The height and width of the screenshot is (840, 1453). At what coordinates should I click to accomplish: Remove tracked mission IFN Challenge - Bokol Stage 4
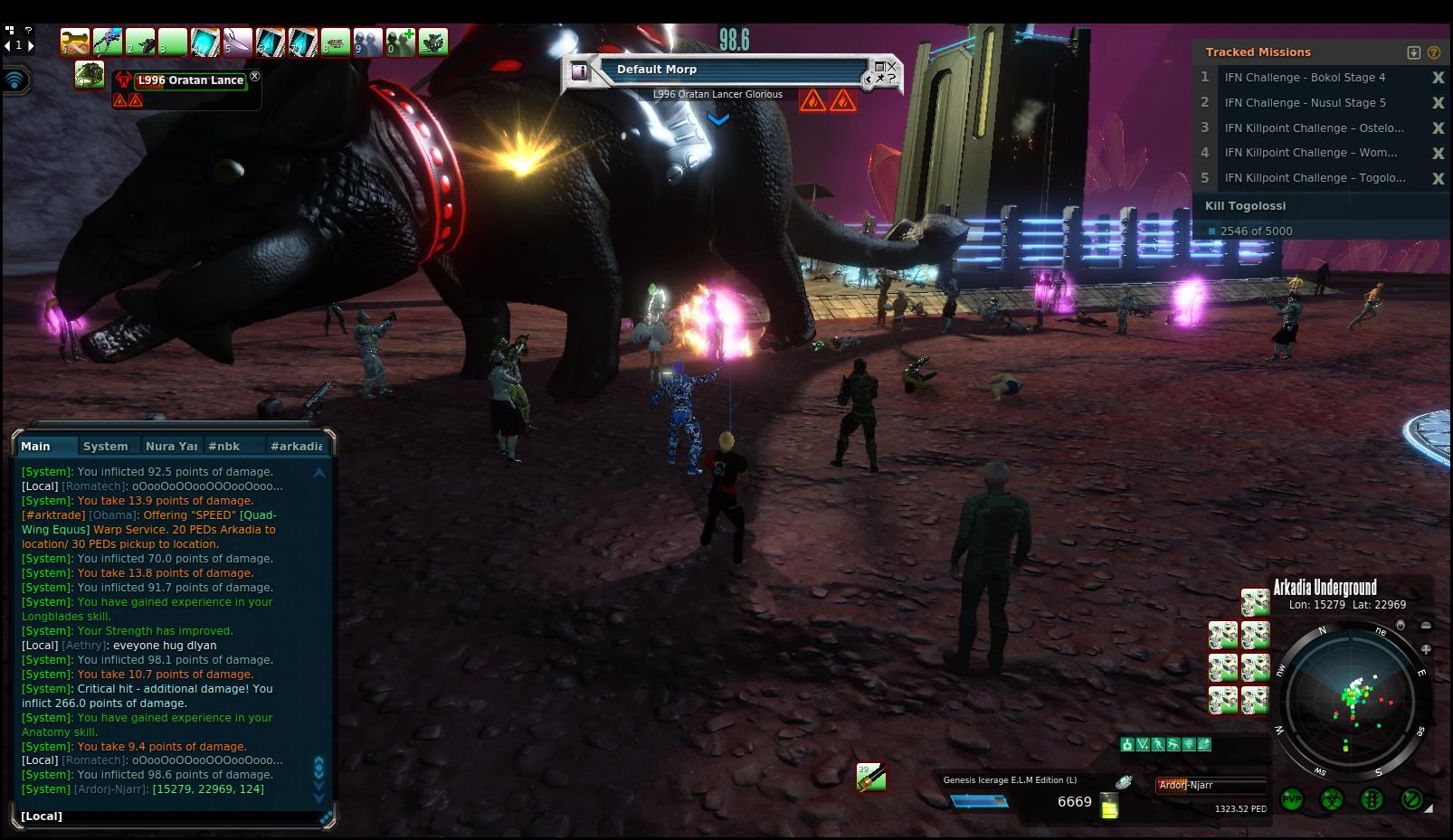pos(1438,78)
